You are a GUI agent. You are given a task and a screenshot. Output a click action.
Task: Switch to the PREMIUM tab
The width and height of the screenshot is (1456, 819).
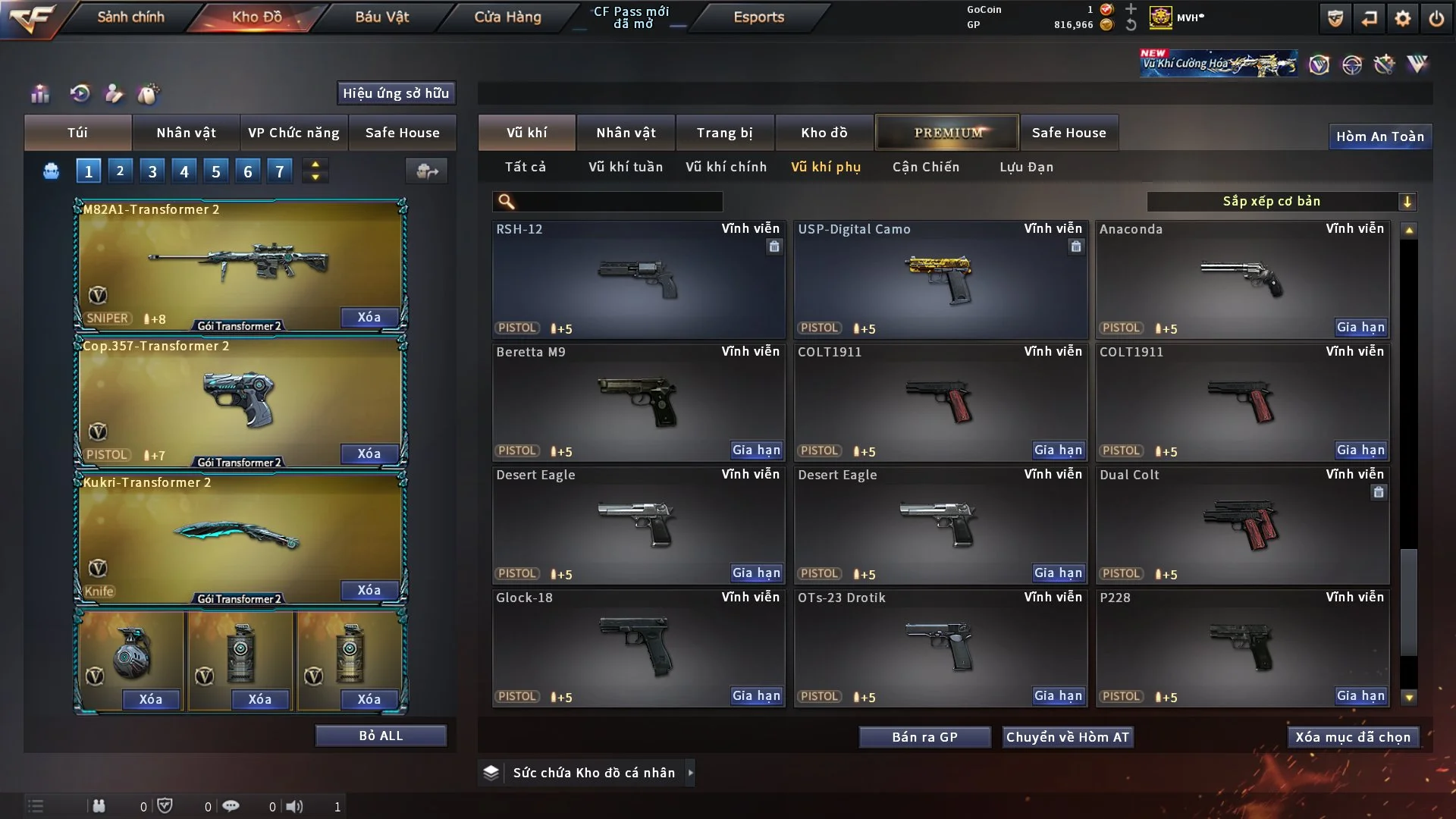click(947, 133)
